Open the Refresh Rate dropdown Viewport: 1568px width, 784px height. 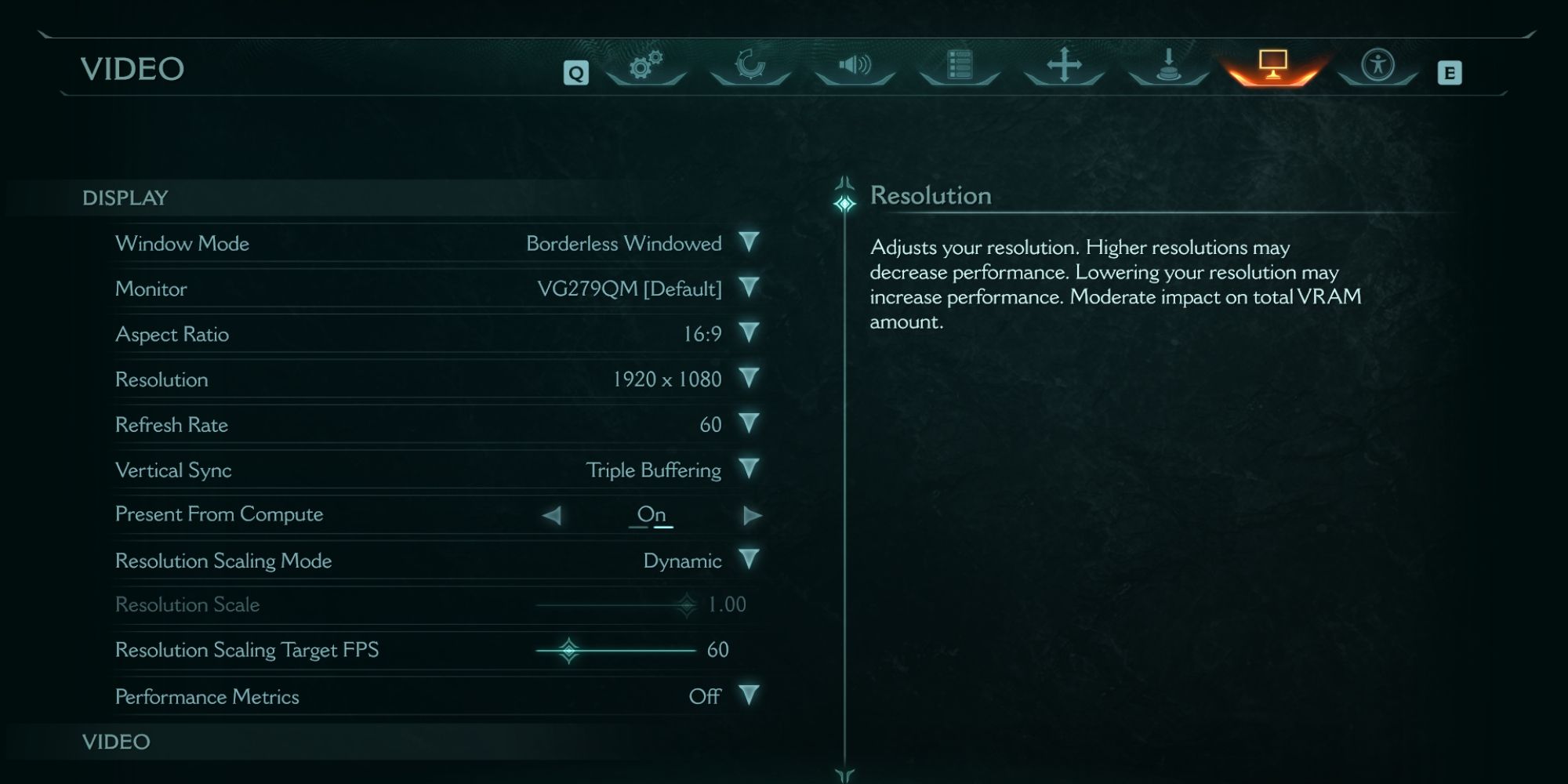click(749, 424)
